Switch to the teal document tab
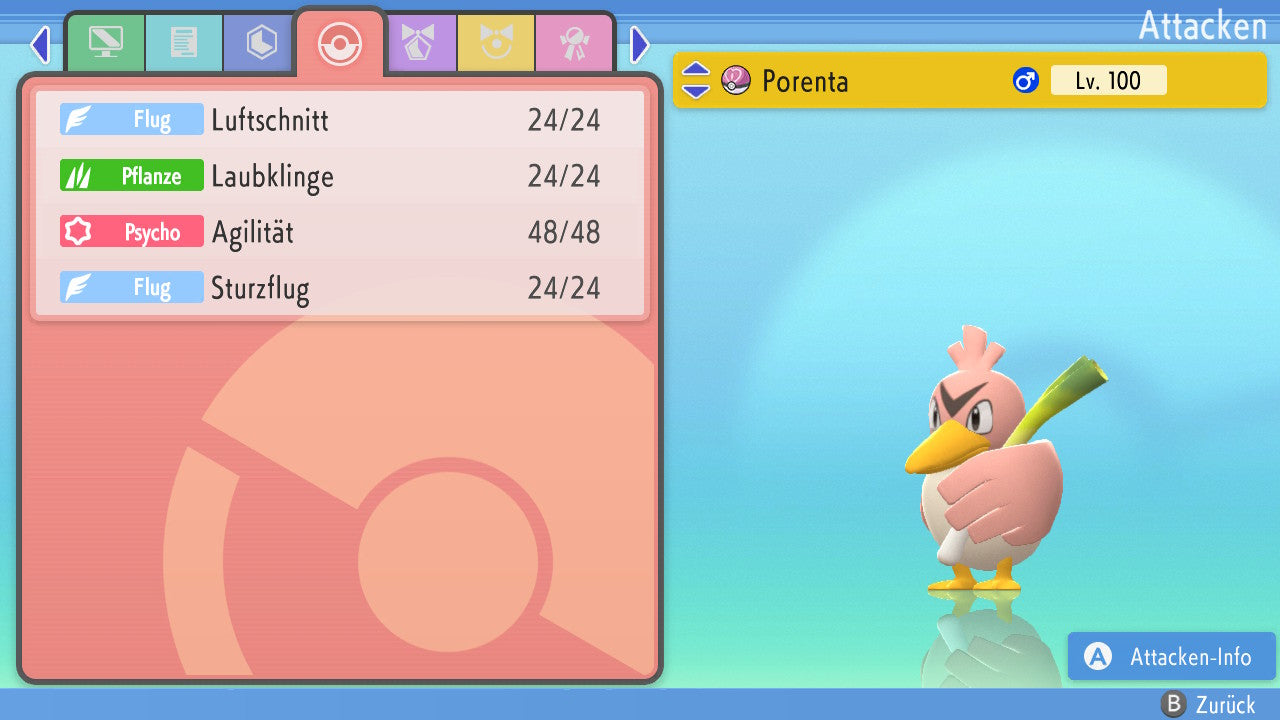The height and width of the screenshot is (720, 1280). click(183, 42)
